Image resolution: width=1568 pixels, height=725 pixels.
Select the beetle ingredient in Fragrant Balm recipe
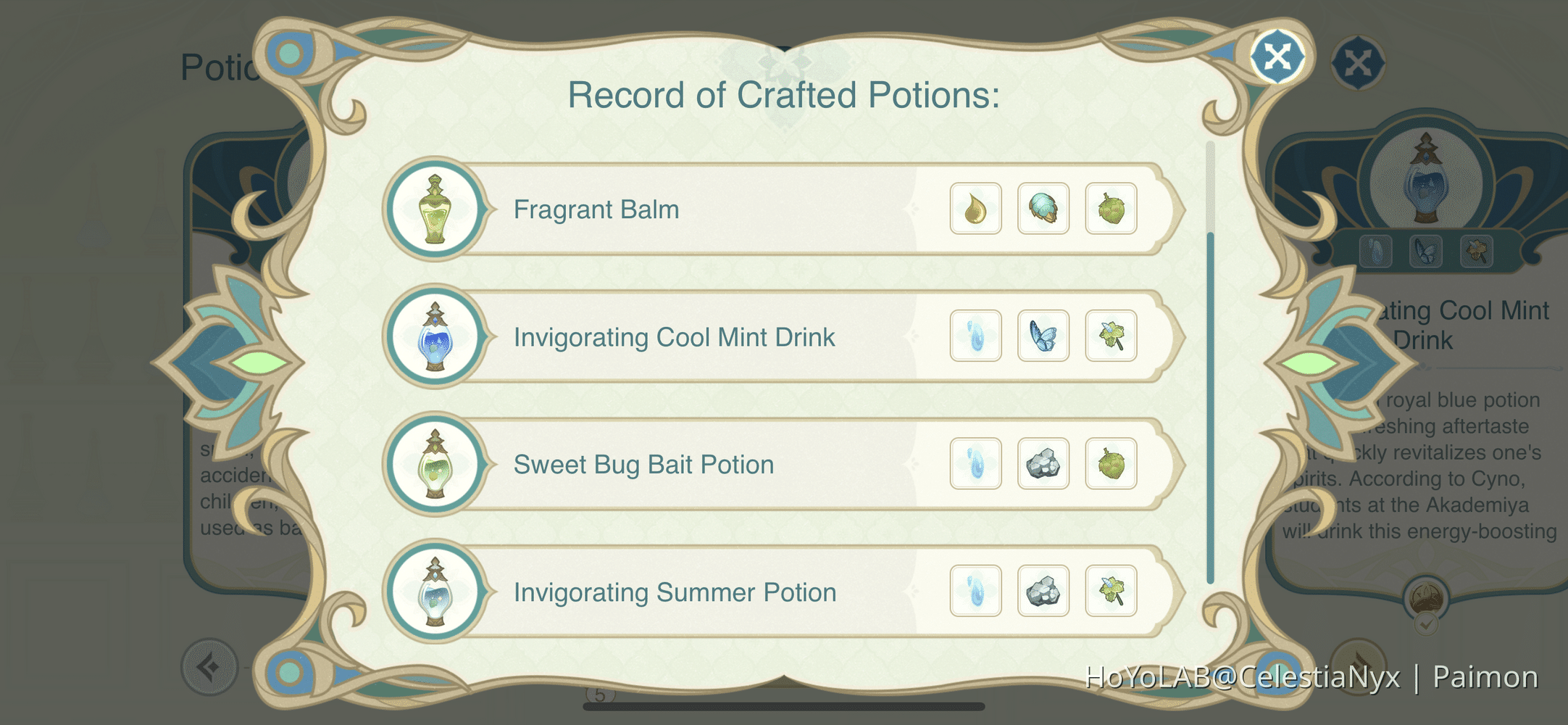pos(1043,209)
